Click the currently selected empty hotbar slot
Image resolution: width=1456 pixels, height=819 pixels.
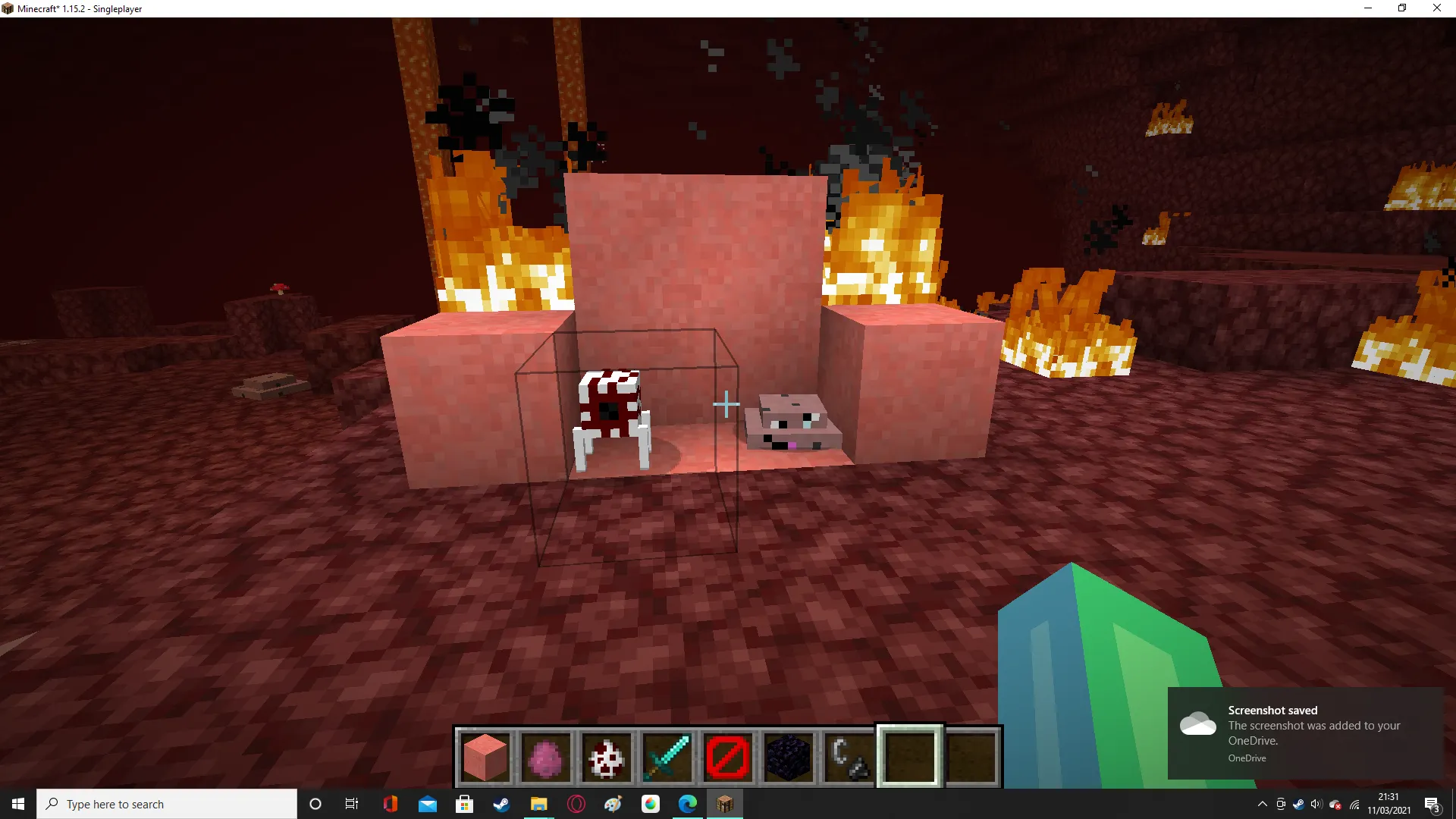click(x=909, y=755)
